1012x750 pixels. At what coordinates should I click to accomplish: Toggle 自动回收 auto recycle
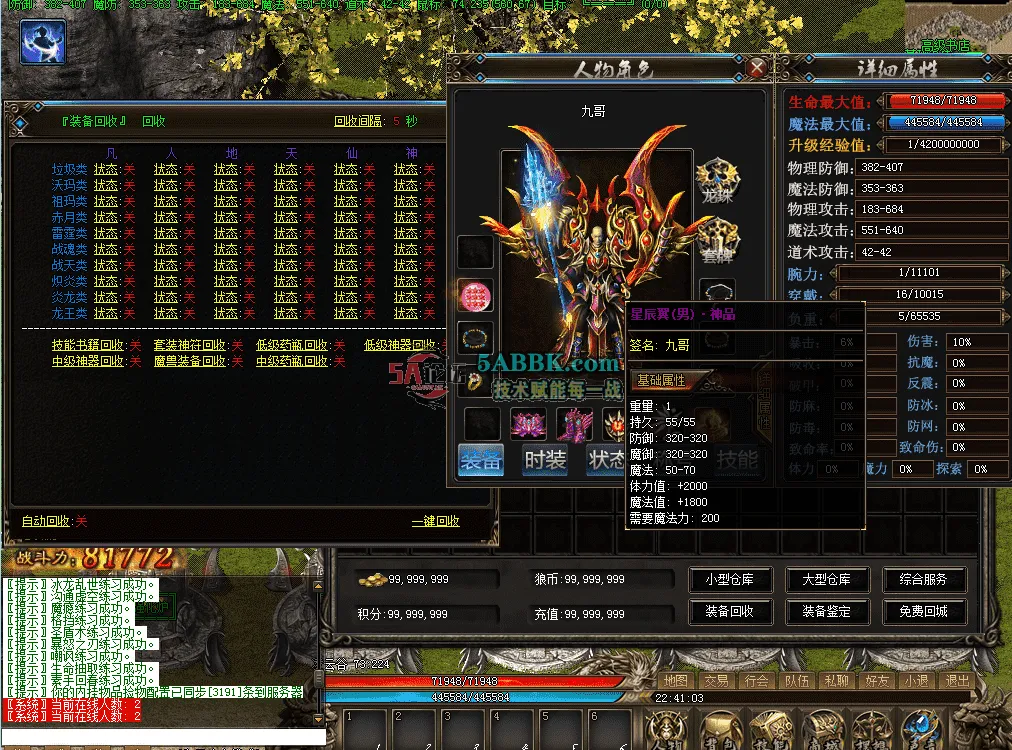tap(54, 521)
